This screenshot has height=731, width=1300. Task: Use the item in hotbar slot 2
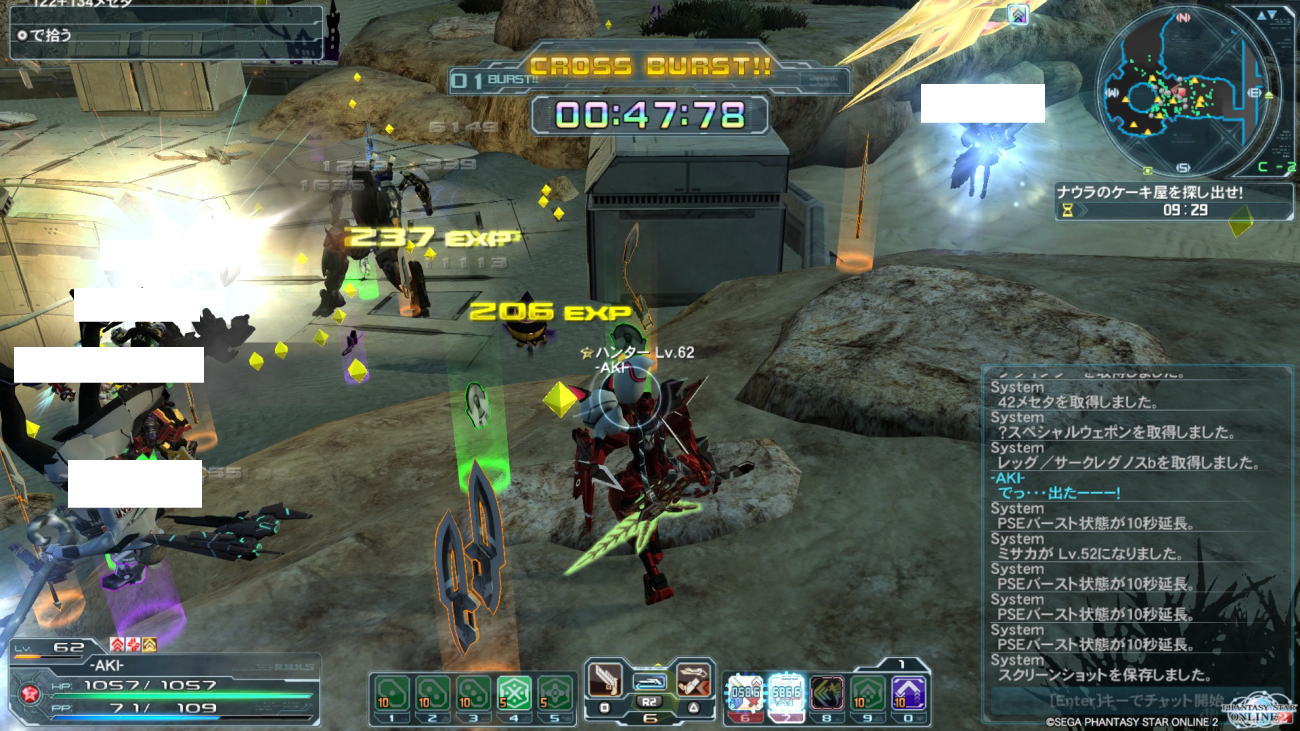431,692
